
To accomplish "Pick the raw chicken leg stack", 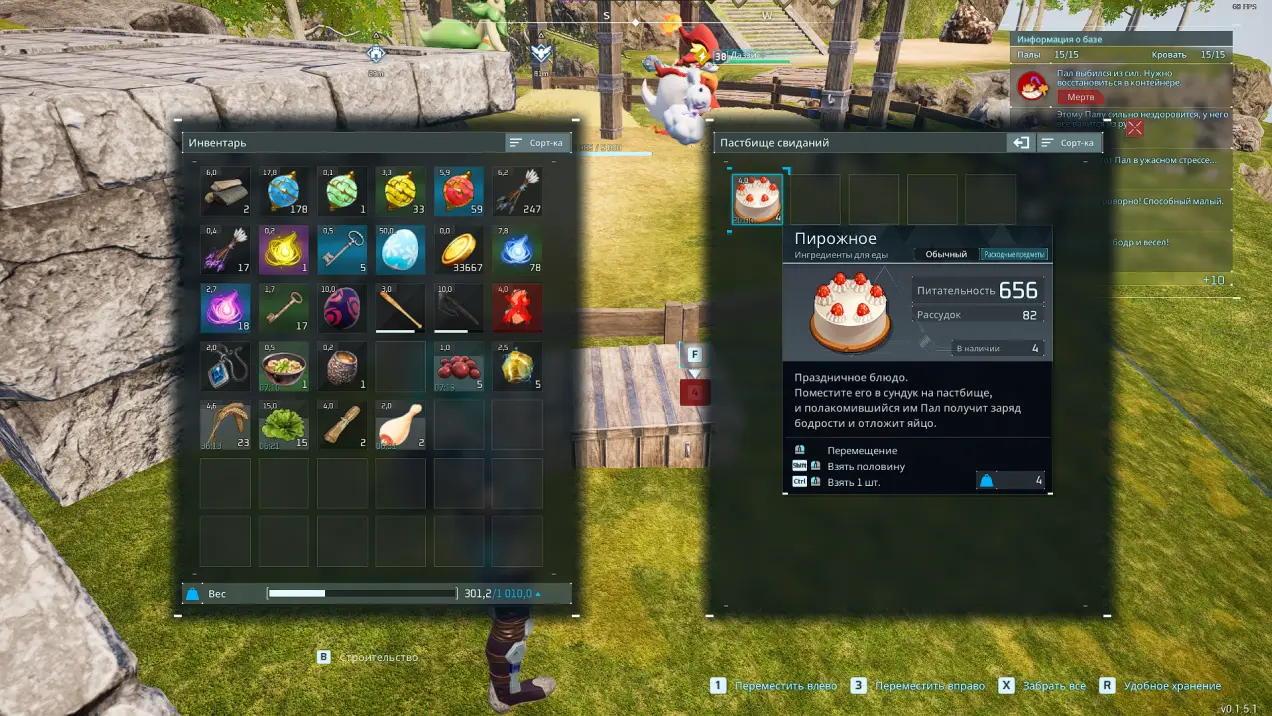I will point(401,425).
